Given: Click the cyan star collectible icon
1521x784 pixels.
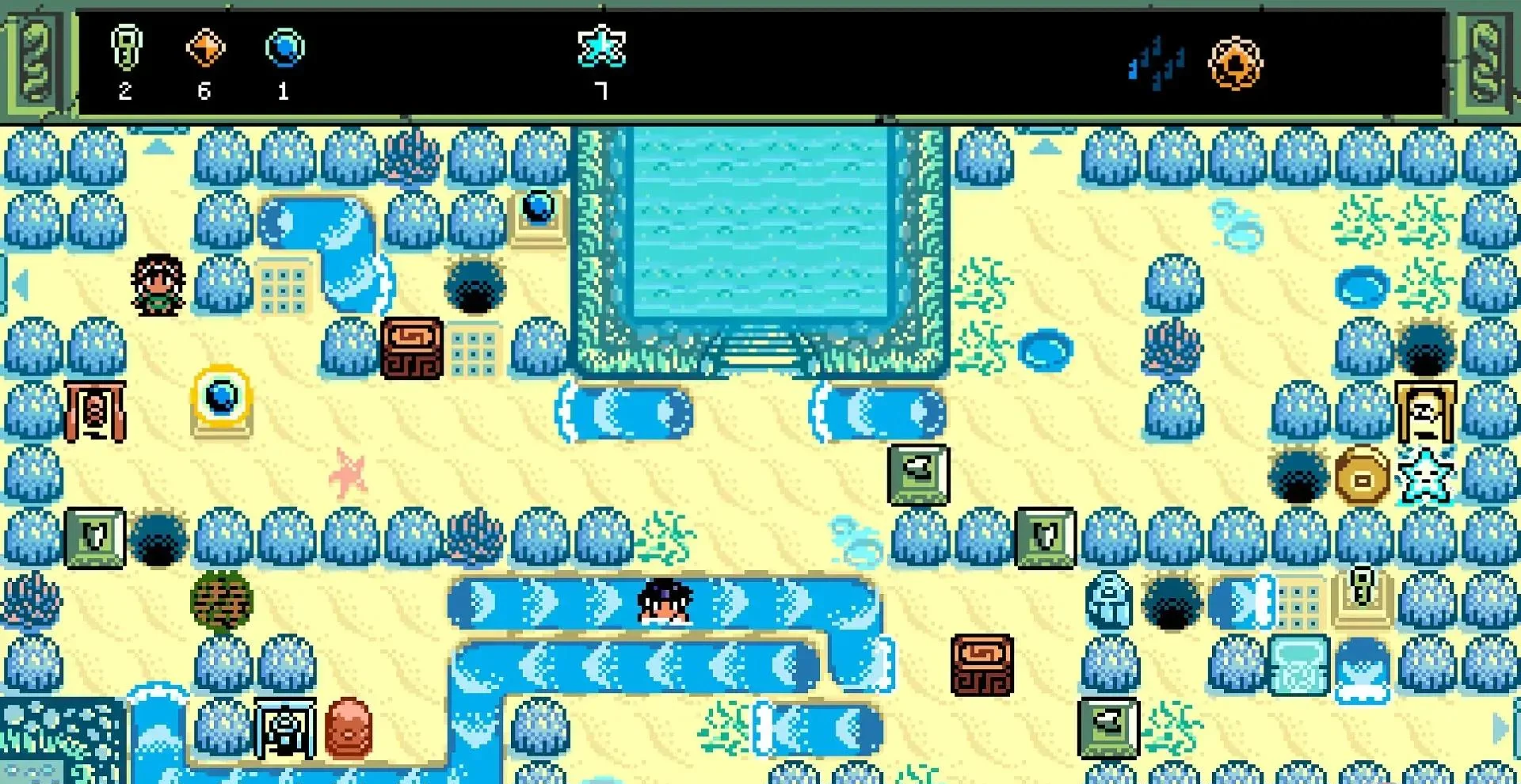Looking at the screenshot, I should (602, 46).
